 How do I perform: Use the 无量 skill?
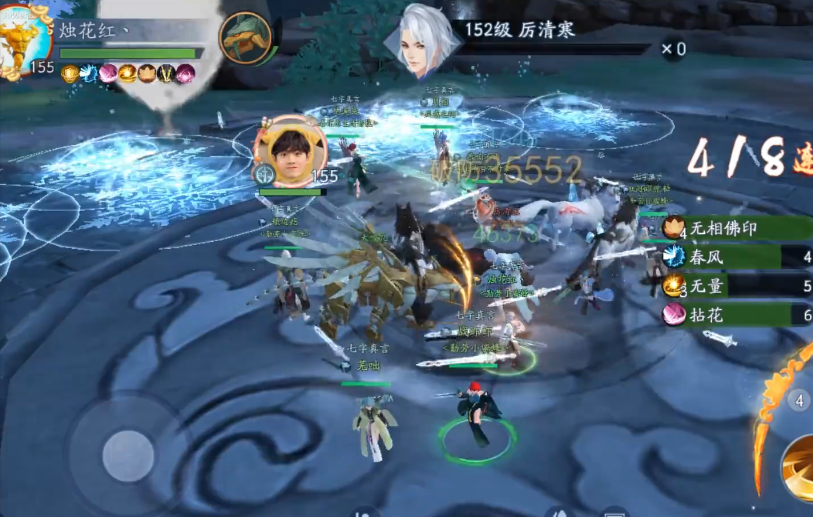[735, 286]
